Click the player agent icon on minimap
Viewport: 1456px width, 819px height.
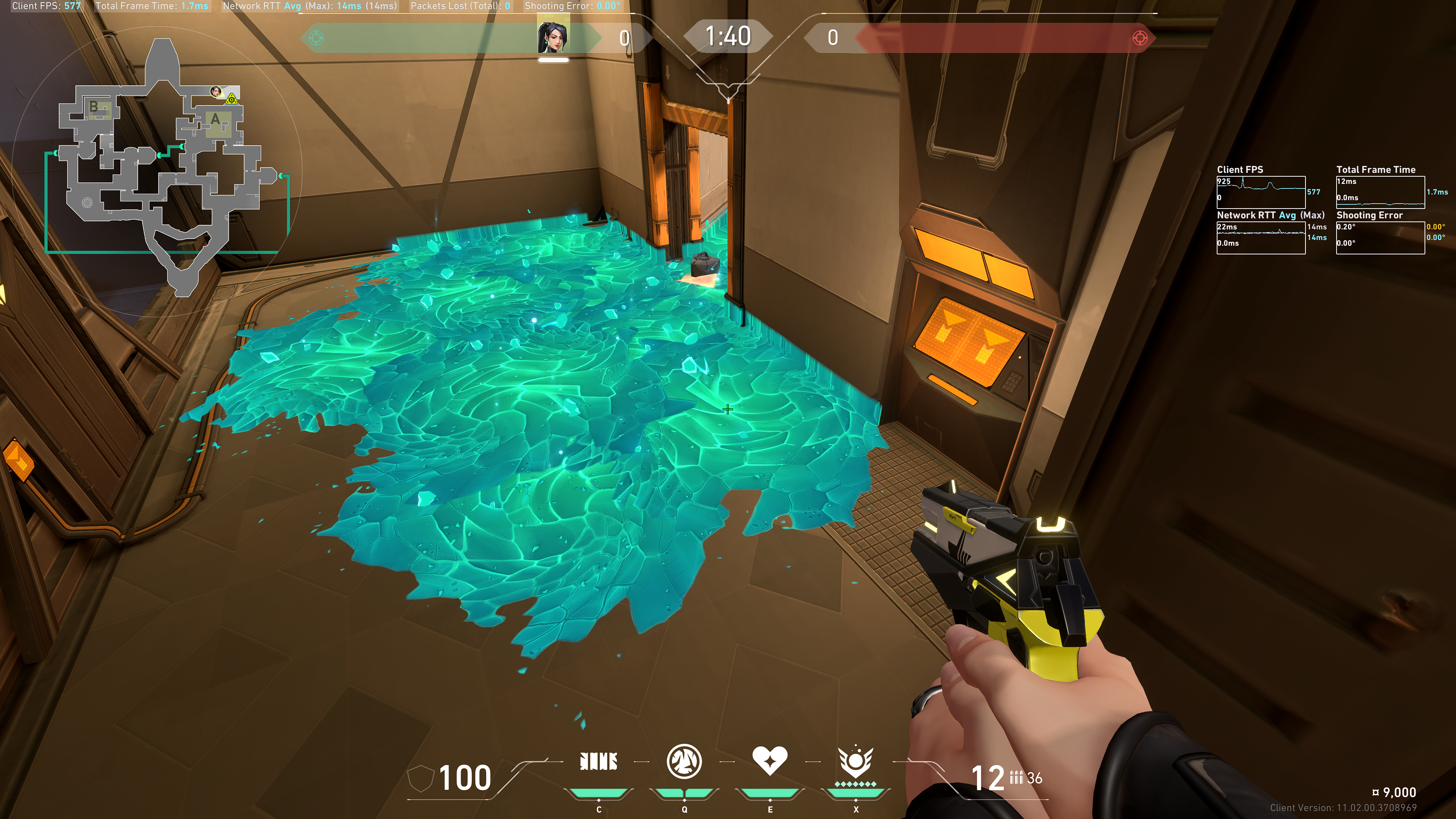pos(215,91)
